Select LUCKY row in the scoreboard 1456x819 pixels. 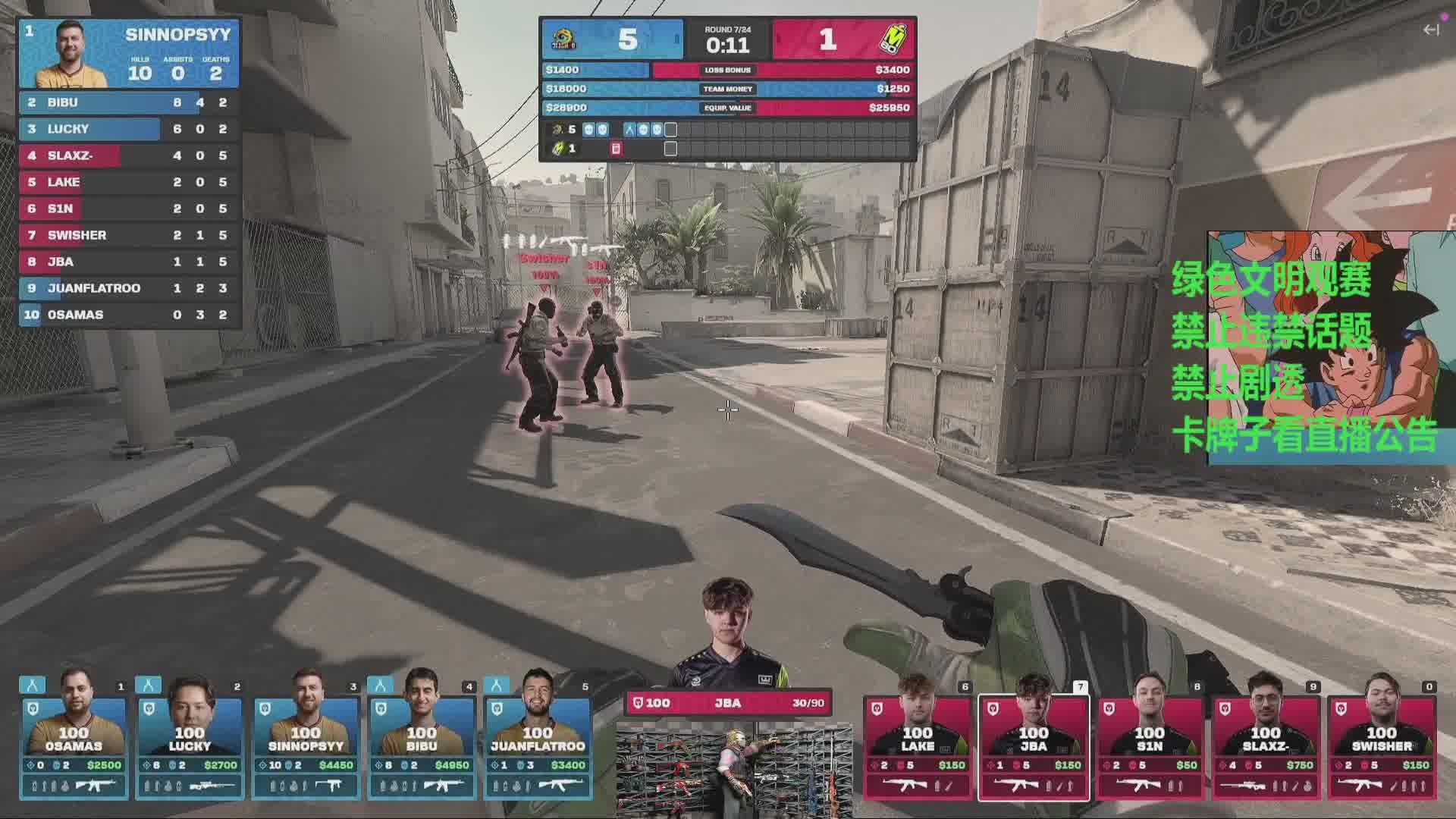click(x=129, y=129)
